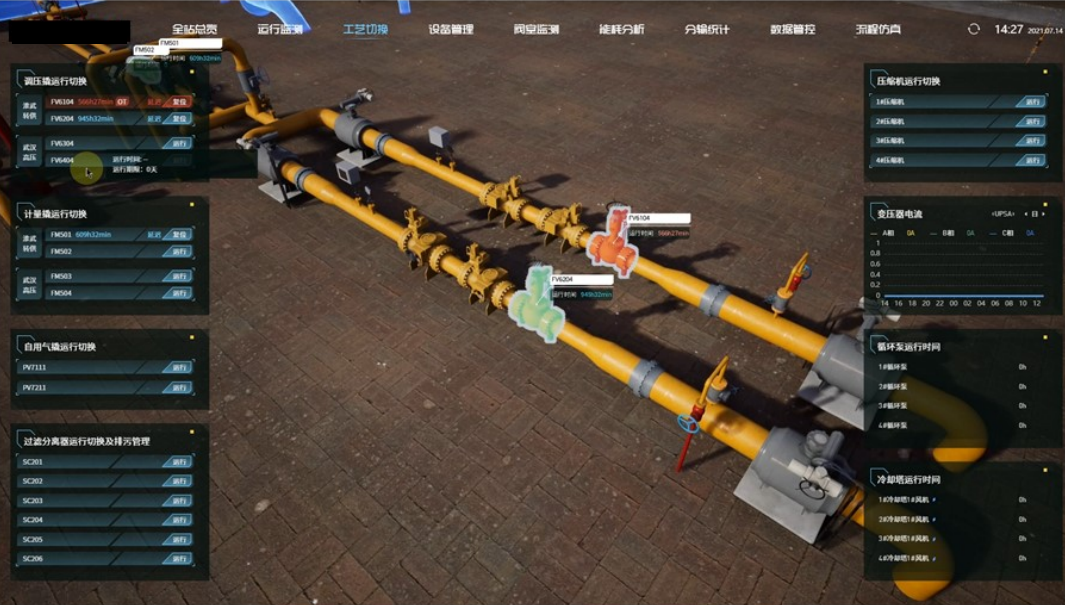The width and height of the screenshot is (1065, 605).
Task: Show the 分输统计 tab
Action: coord(707,29)
